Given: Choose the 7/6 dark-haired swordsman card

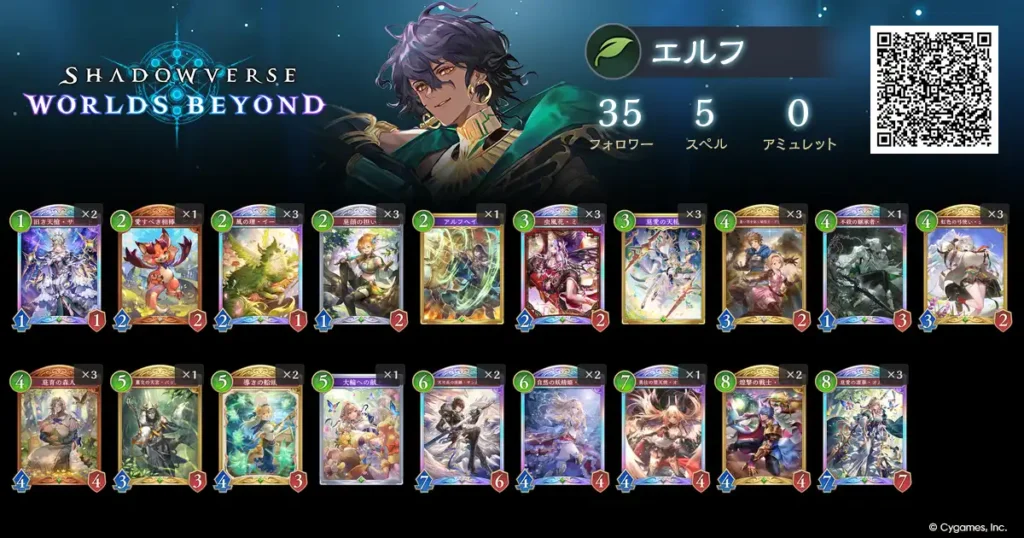Looking at the screenshot, I should (461, 428).
